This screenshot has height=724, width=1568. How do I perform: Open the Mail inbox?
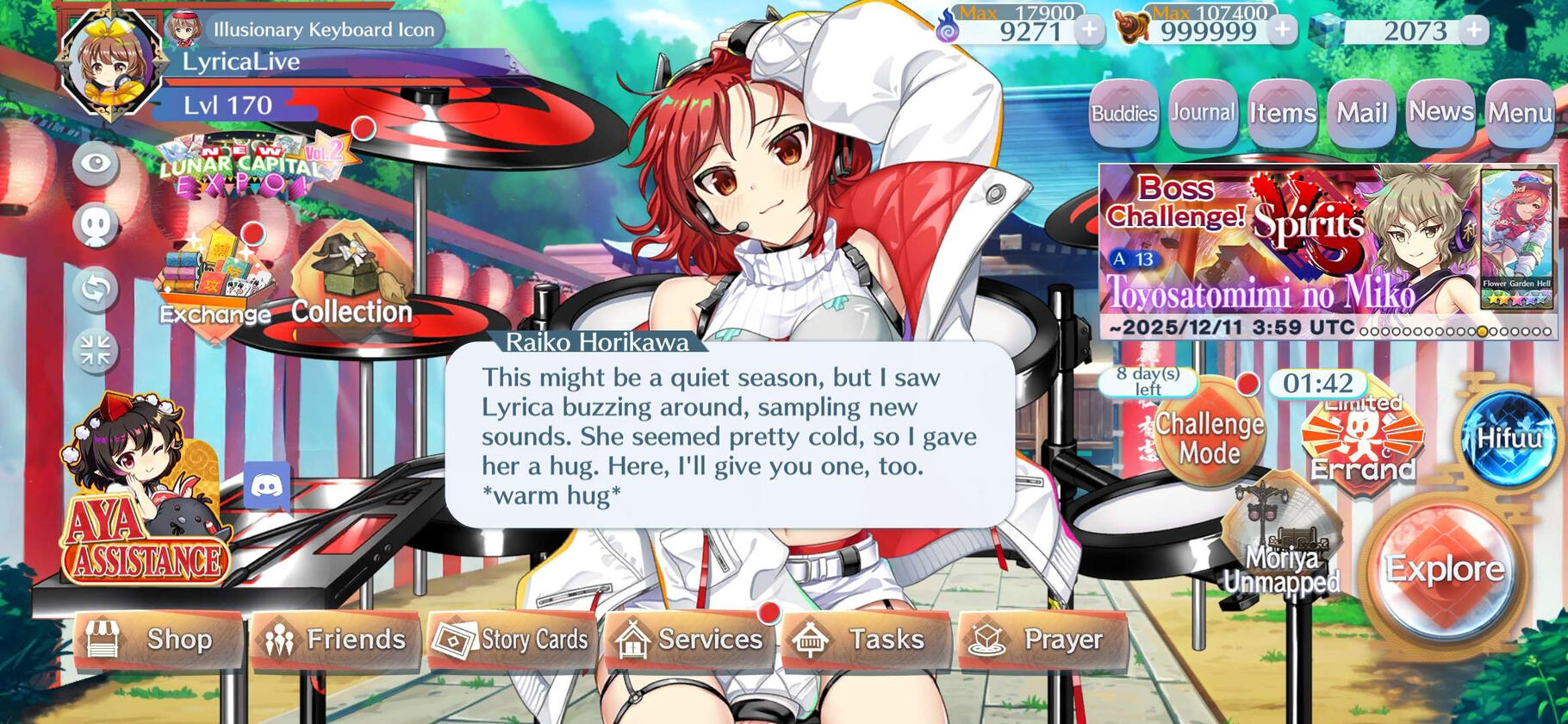(x=1363, y=110)
